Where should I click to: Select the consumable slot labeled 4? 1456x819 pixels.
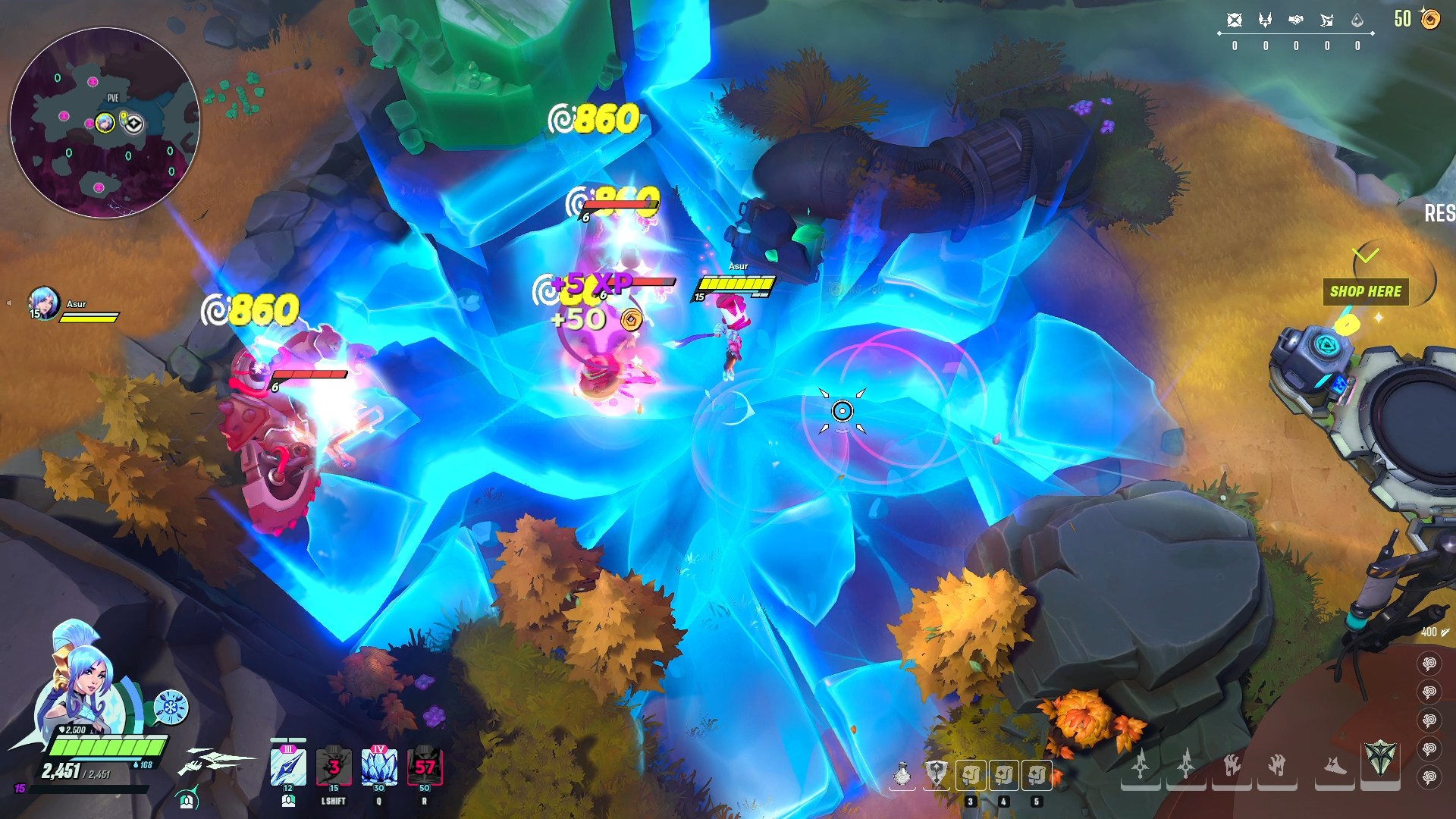pyautogui.click(x=1004, y=775)
